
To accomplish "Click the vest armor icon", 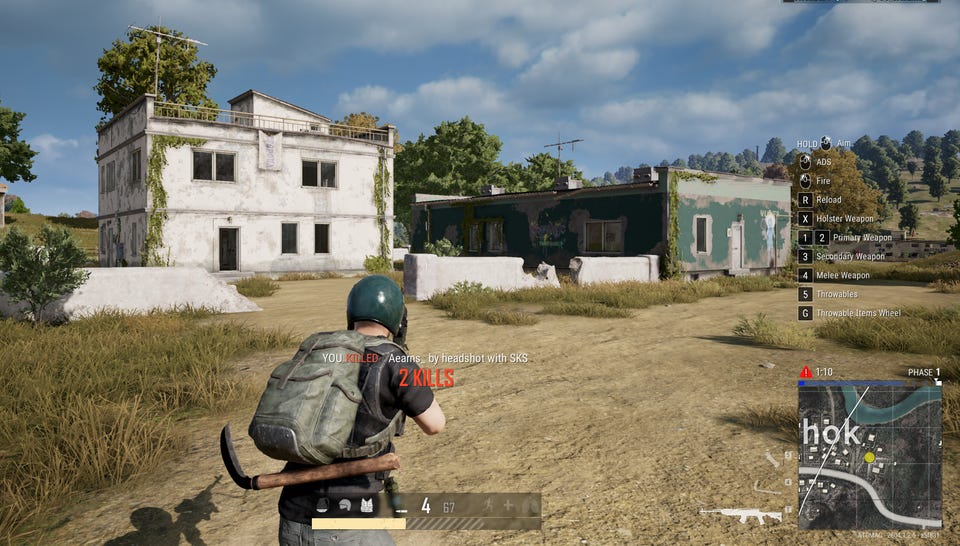I will [x=366, y=506].
